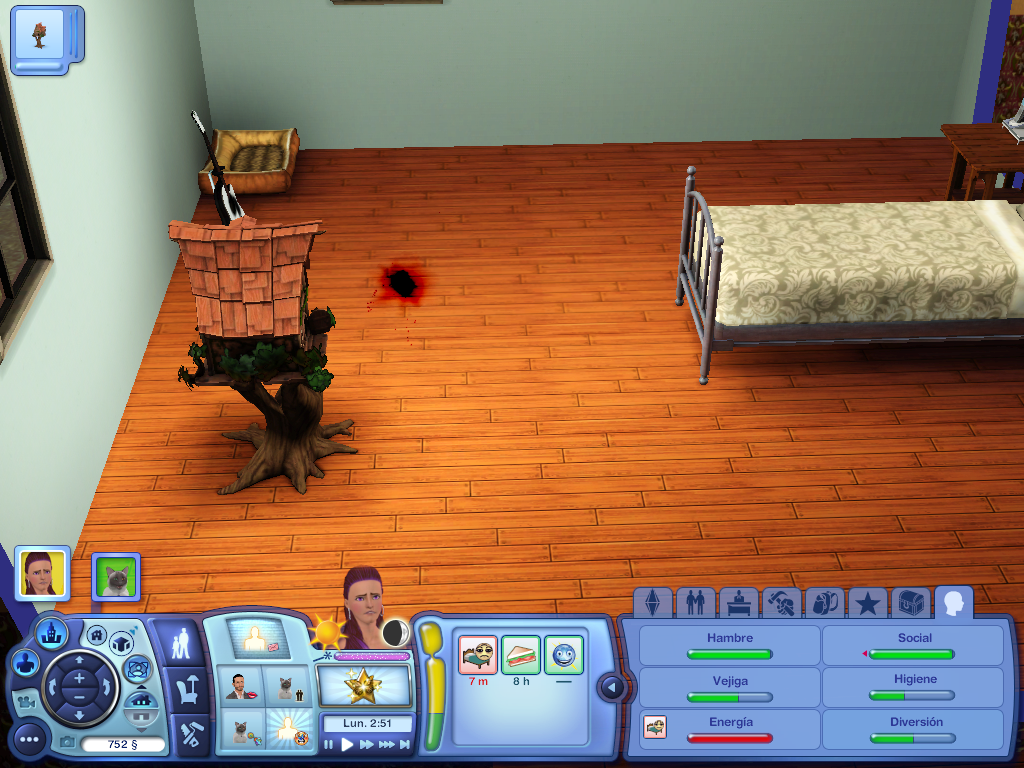Open the lifetime wish gold star panel
Screen dimensions: 1024x768
click(363, 687)
